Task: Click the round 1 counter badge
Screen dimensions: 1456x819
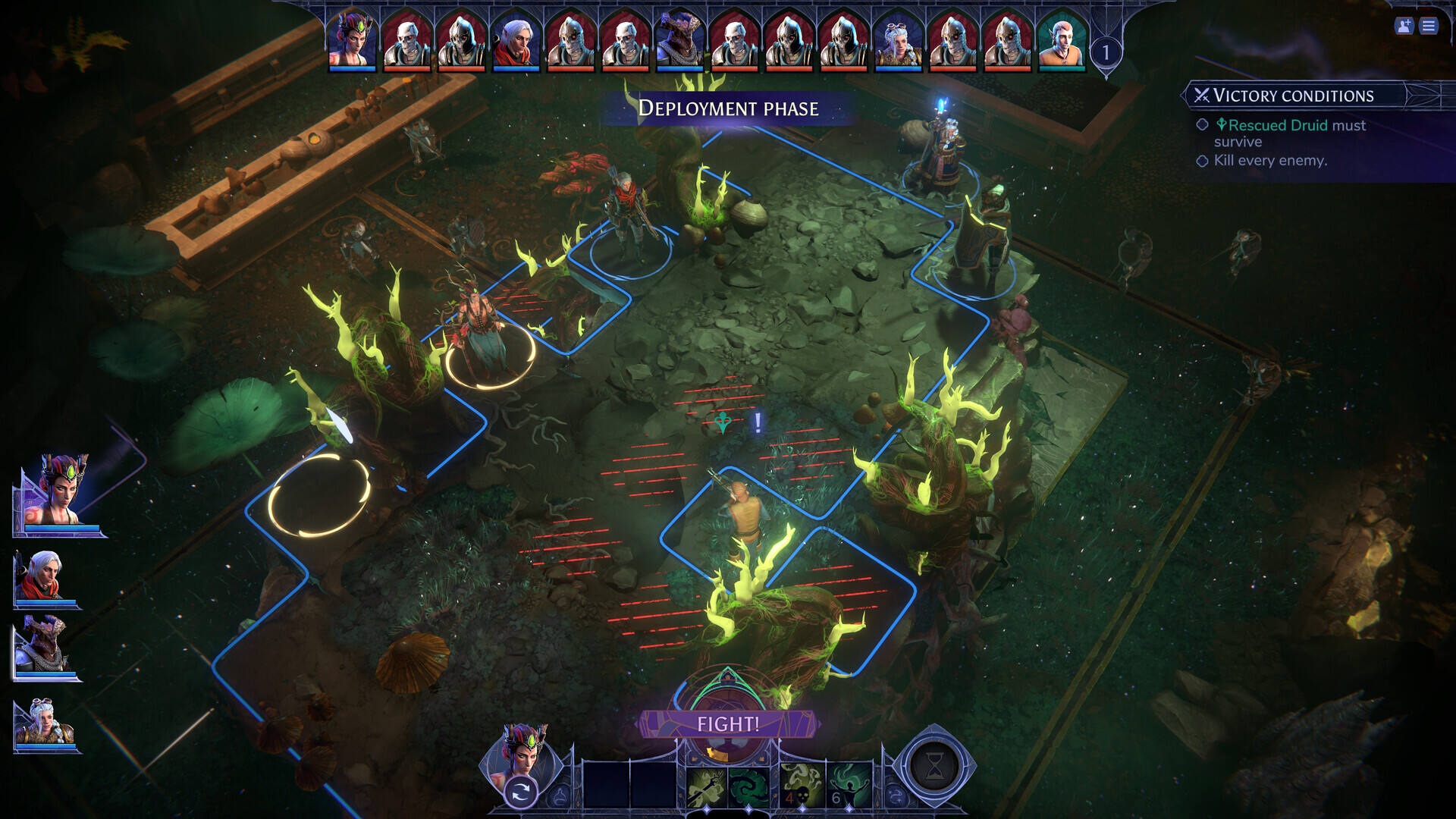Action: click(x=1106, y=52)
